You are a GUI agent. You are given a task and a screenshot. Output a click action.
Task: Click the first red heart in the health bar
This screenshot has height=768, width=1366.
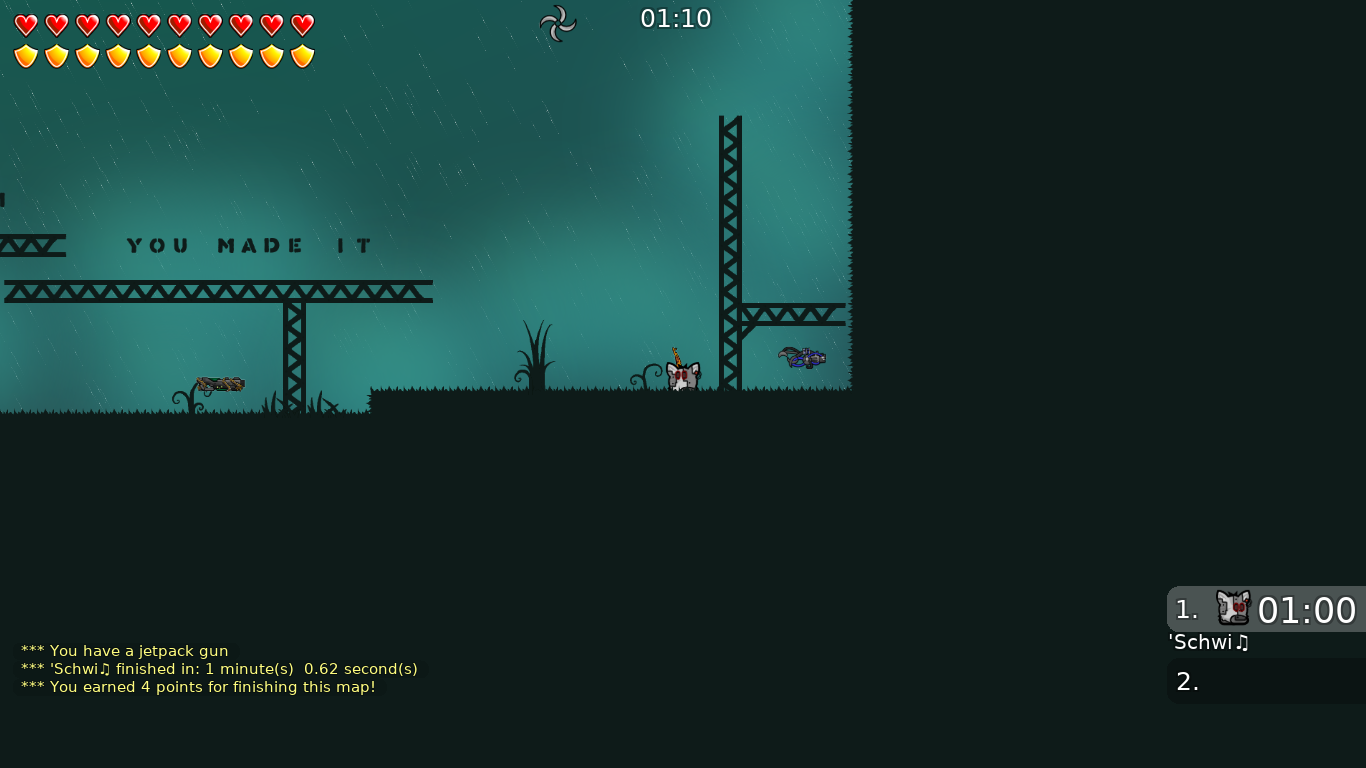pos(27,24)
